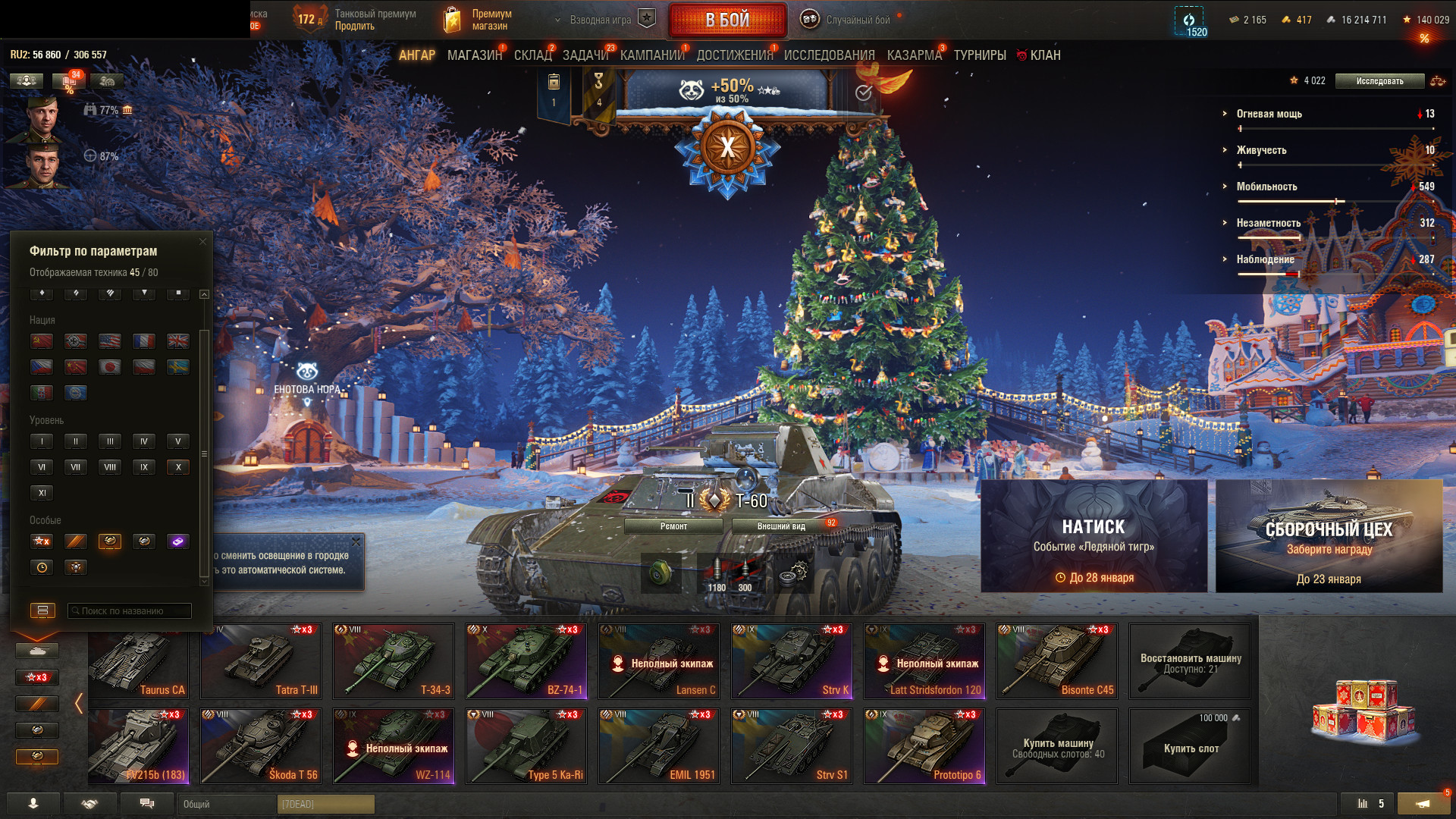Image resolution: width=1456 pixels, height=819 pixels.
Task: Select the BZ-74-1 tank in carousel
Action: point(526,661)
